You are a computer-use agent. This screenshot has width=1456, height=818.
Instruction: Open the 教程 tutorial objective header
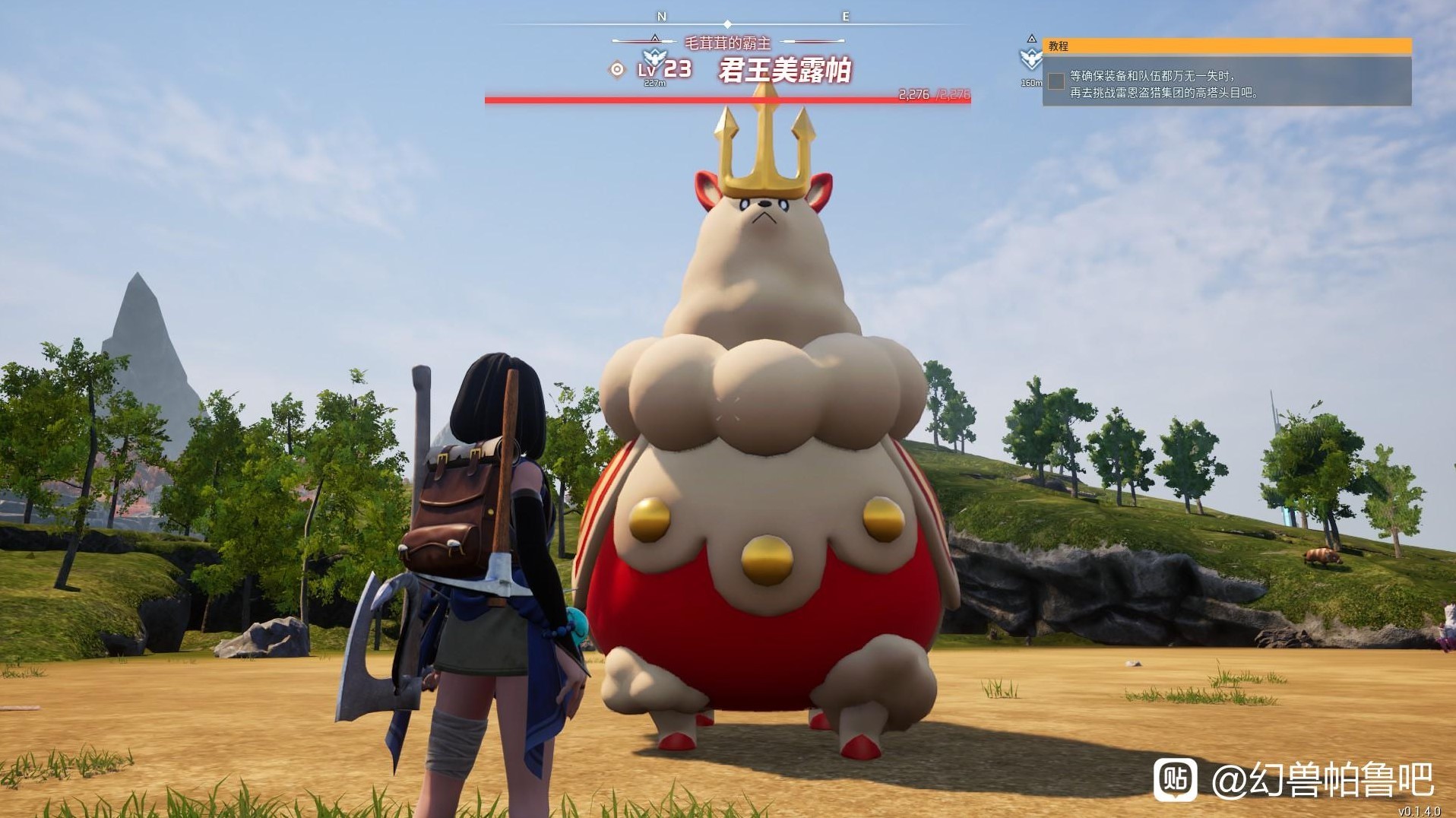tap(1227, 46)
